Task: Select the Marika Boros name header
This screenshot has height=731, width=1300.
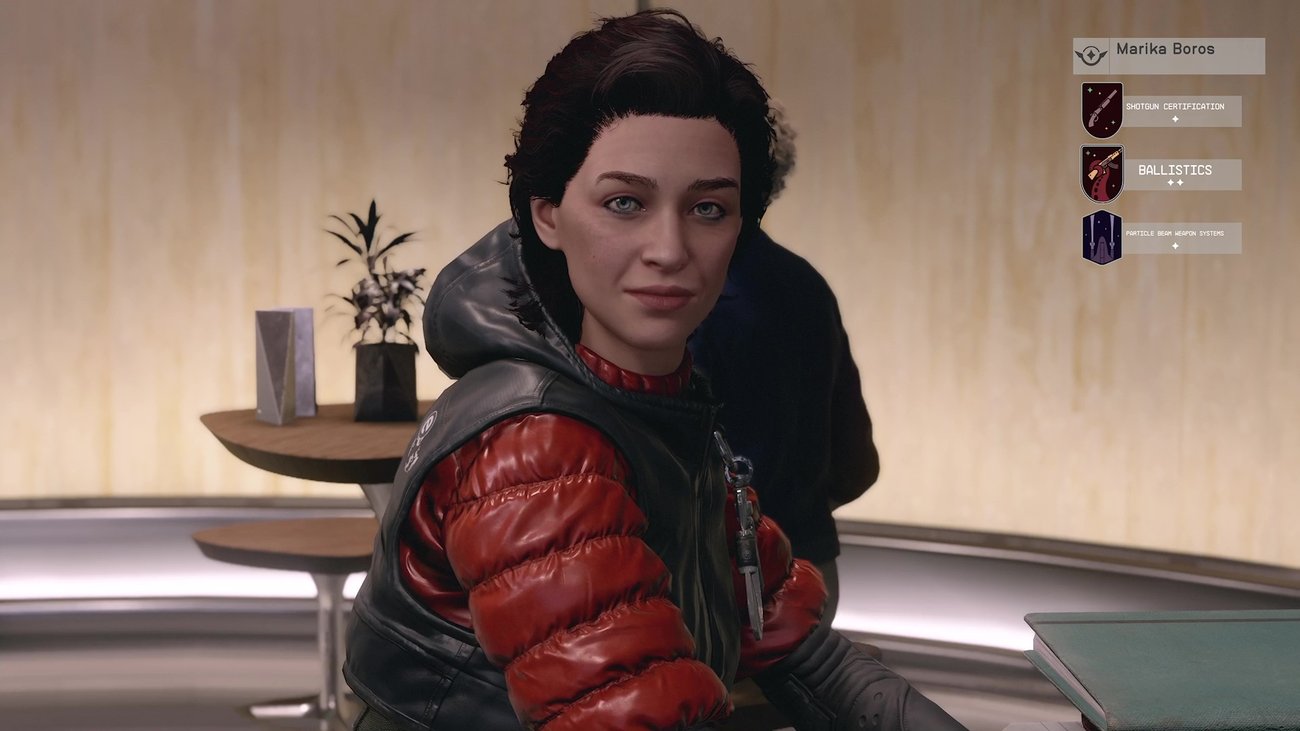Action: click(x=1168, y=55)
